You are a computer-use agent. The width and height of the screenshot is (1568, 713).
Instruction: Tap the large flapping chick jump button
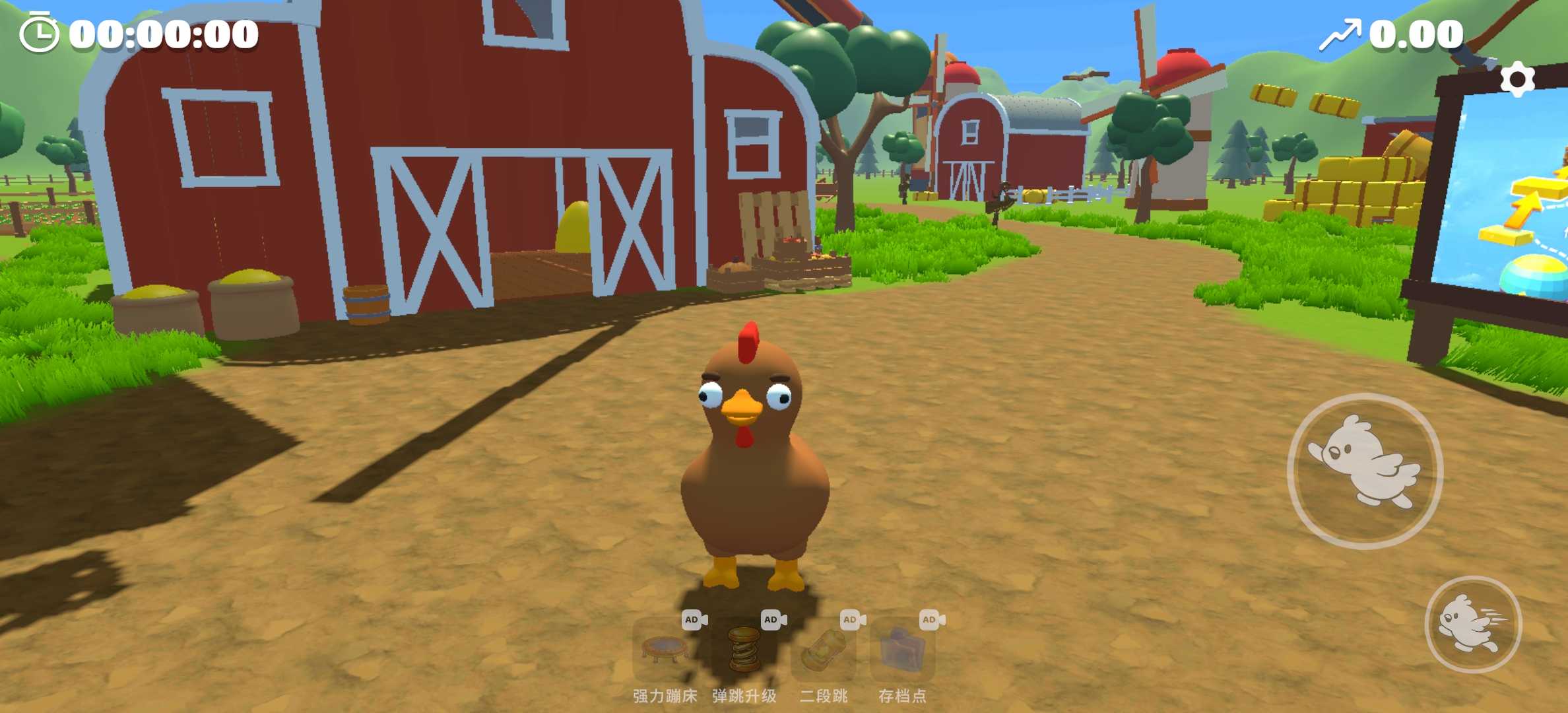pos(1365,471)
